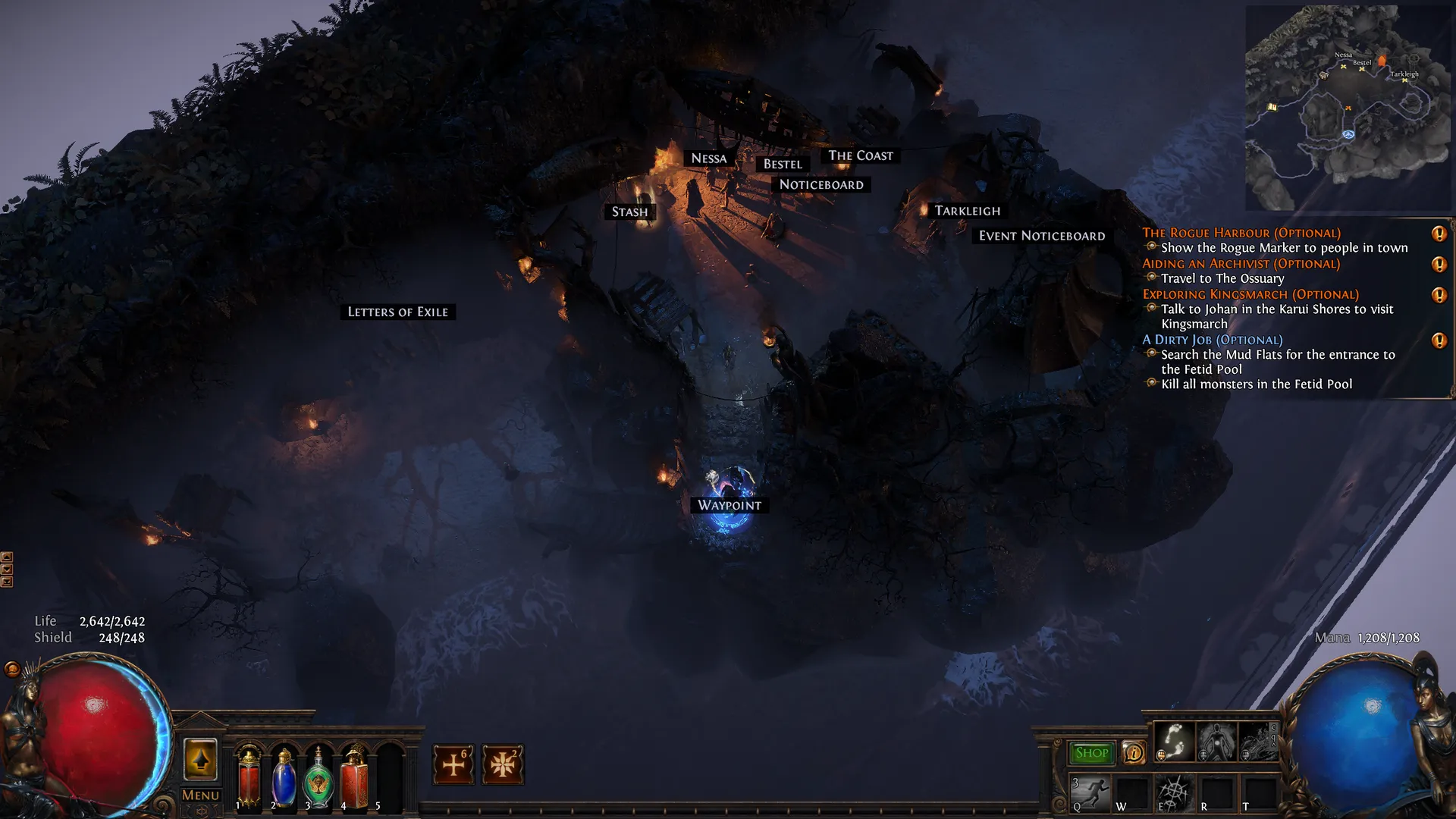
Task: Select the glowing humanoid figure skill slot
Action: point(1216,741)
